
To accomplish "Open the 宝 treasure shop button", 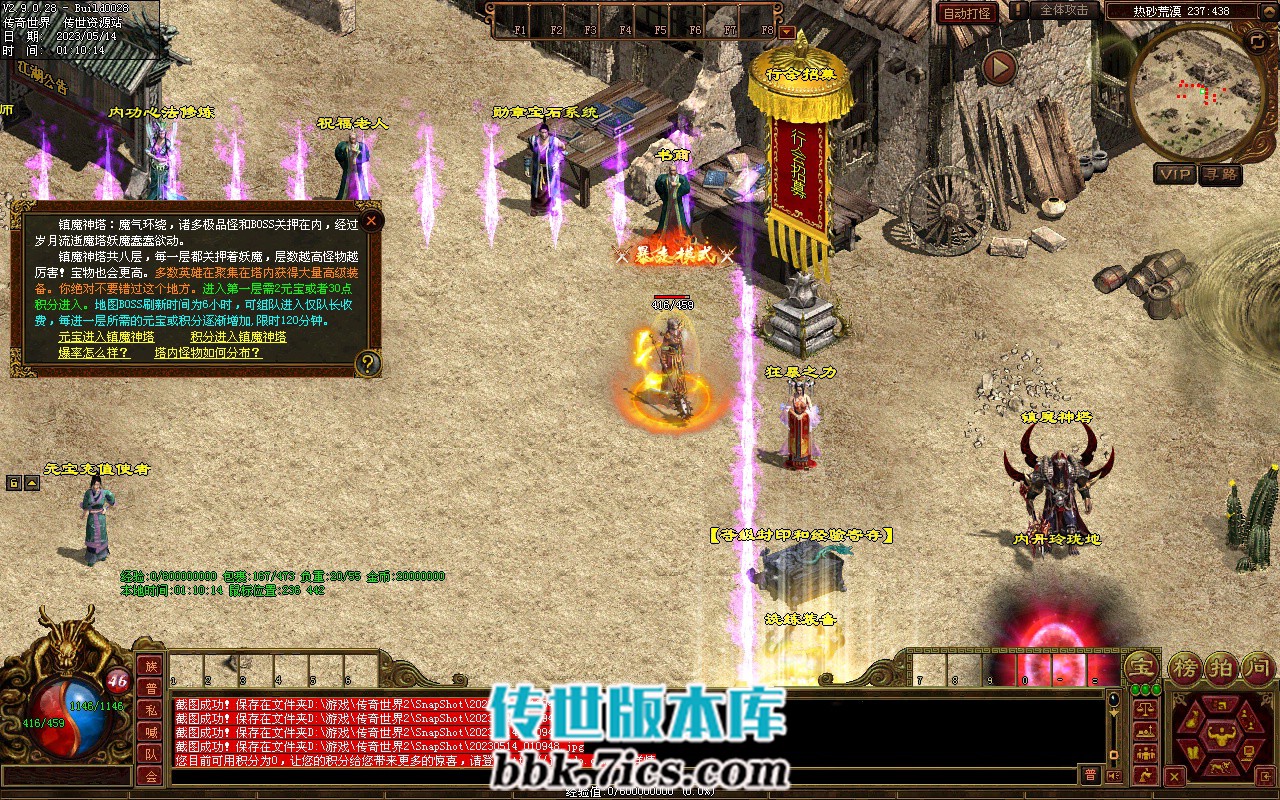I will coord(1142,668).
